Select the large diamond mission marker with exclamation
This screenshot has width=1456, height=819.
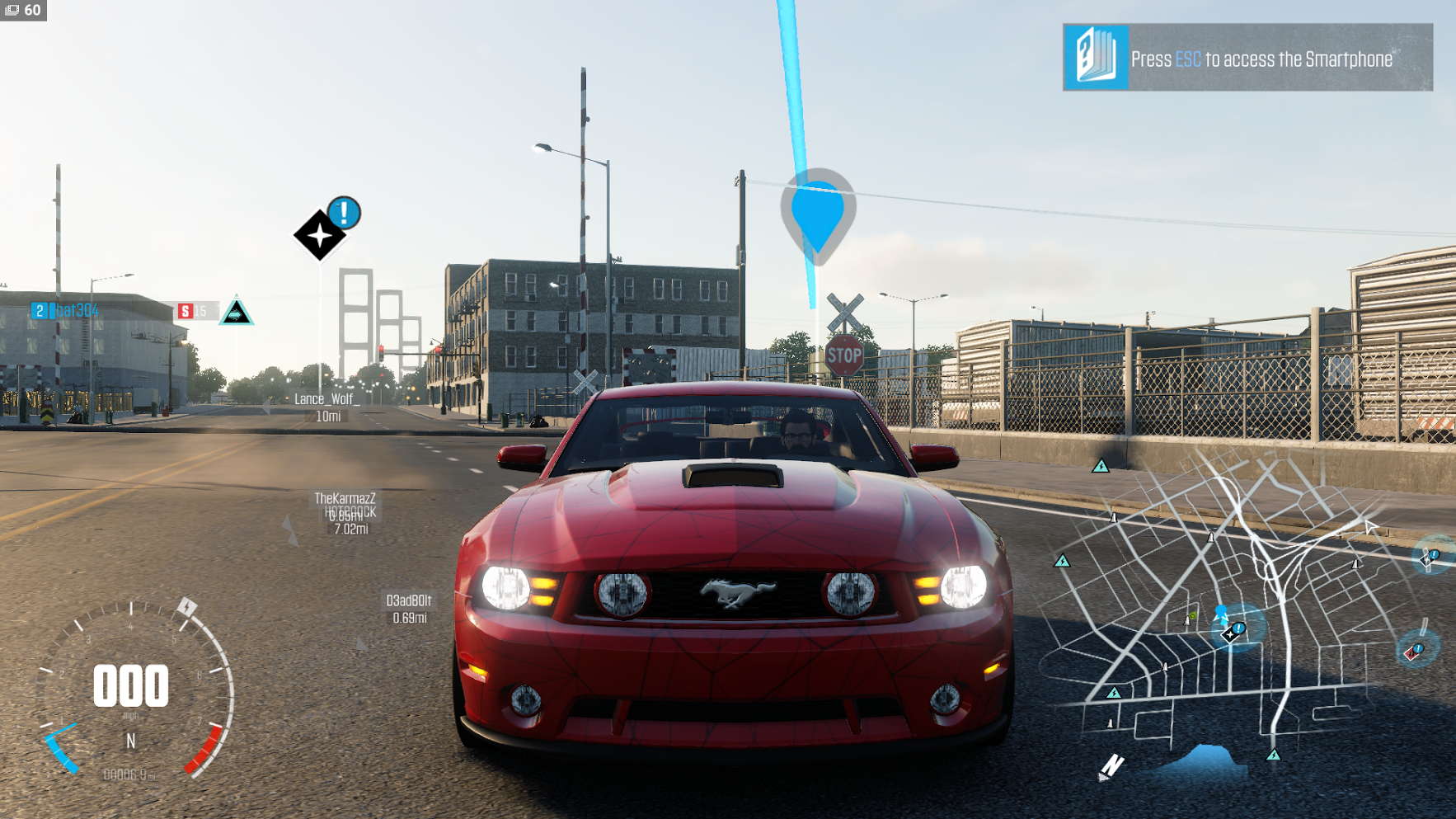click(320, 235)
